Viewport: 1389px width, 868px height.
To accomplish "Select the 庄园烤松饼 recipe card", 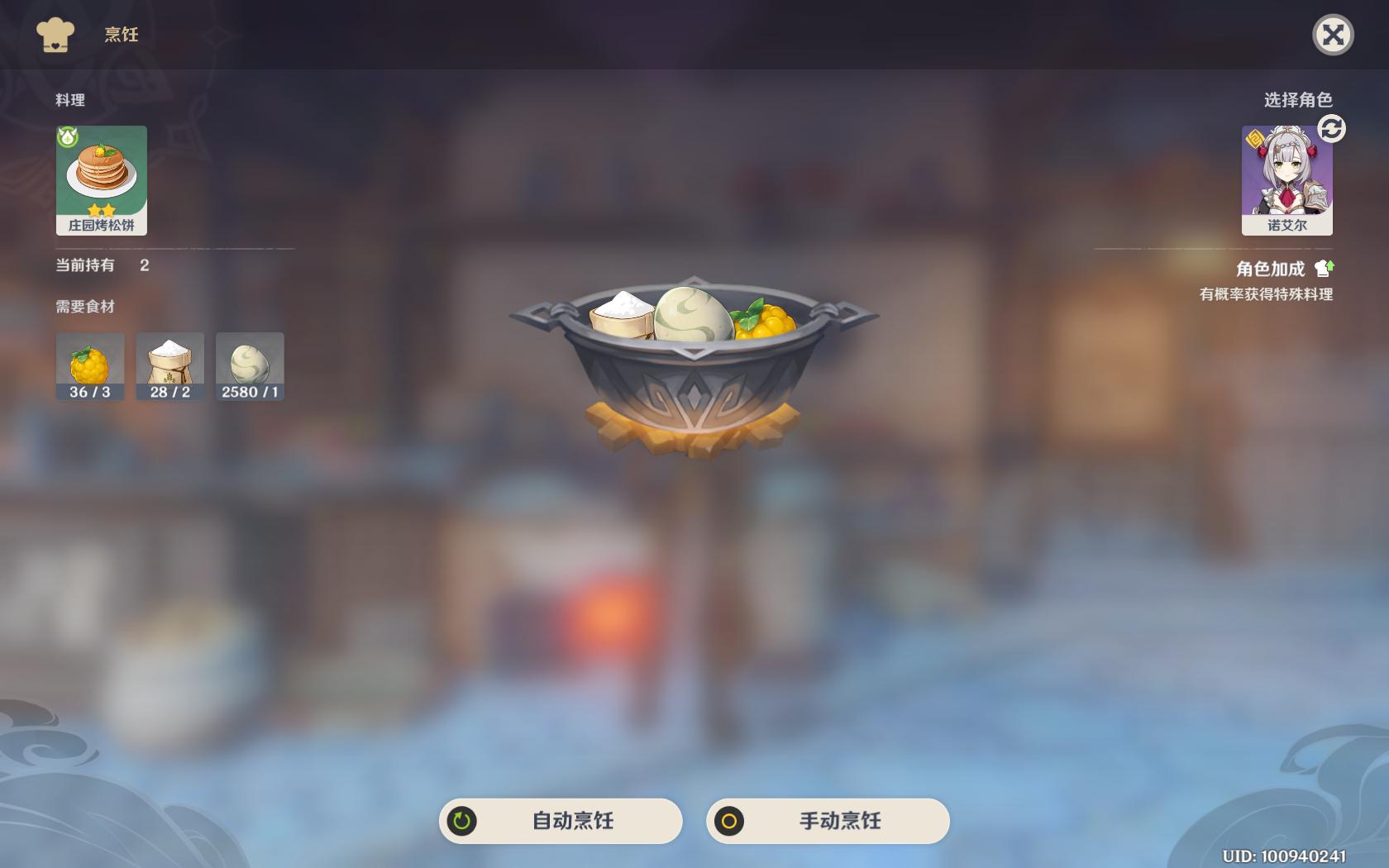I will click(x=101, y=179).
